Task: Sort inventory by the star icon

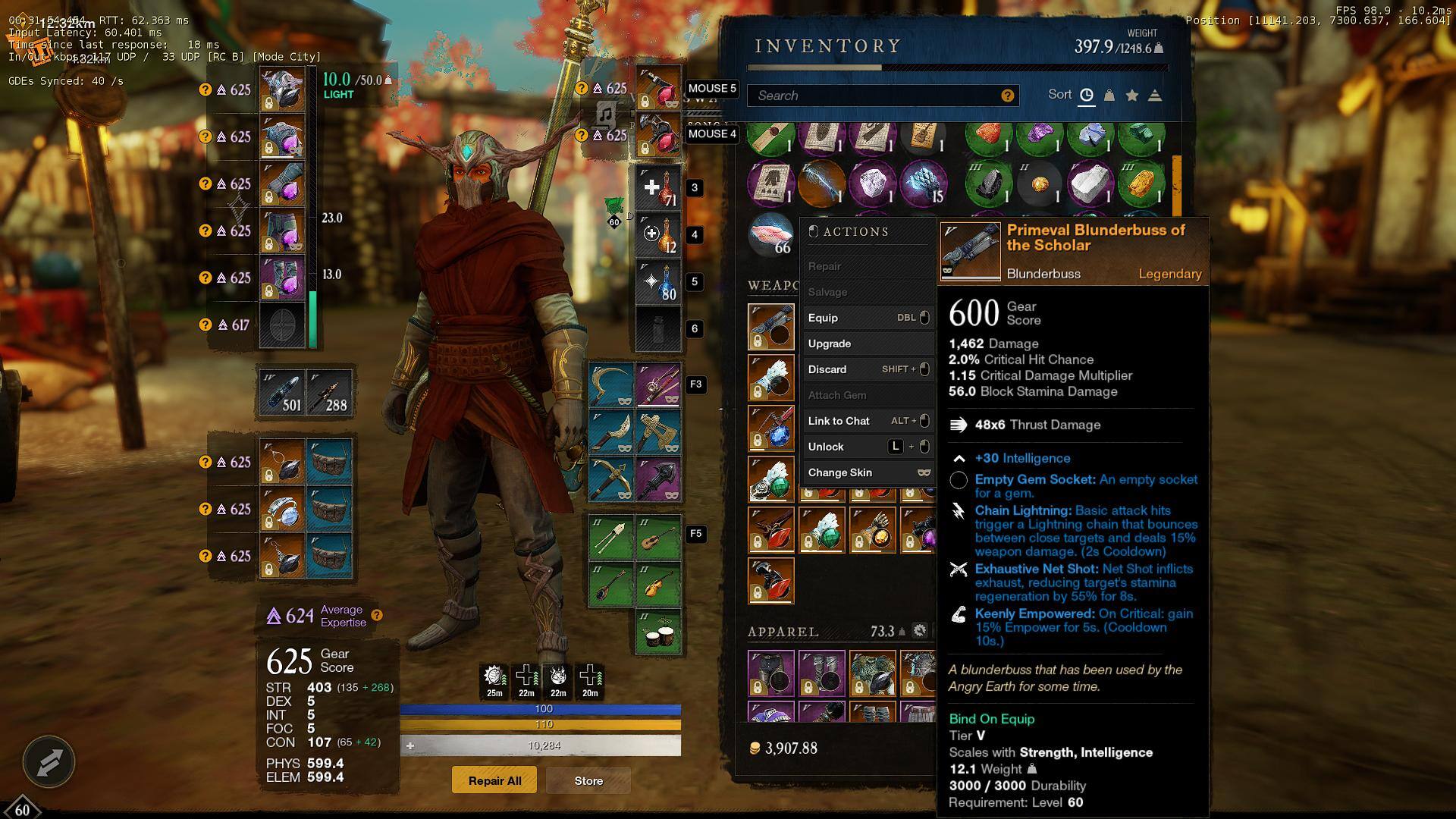Action: (x=1132, y=96)
